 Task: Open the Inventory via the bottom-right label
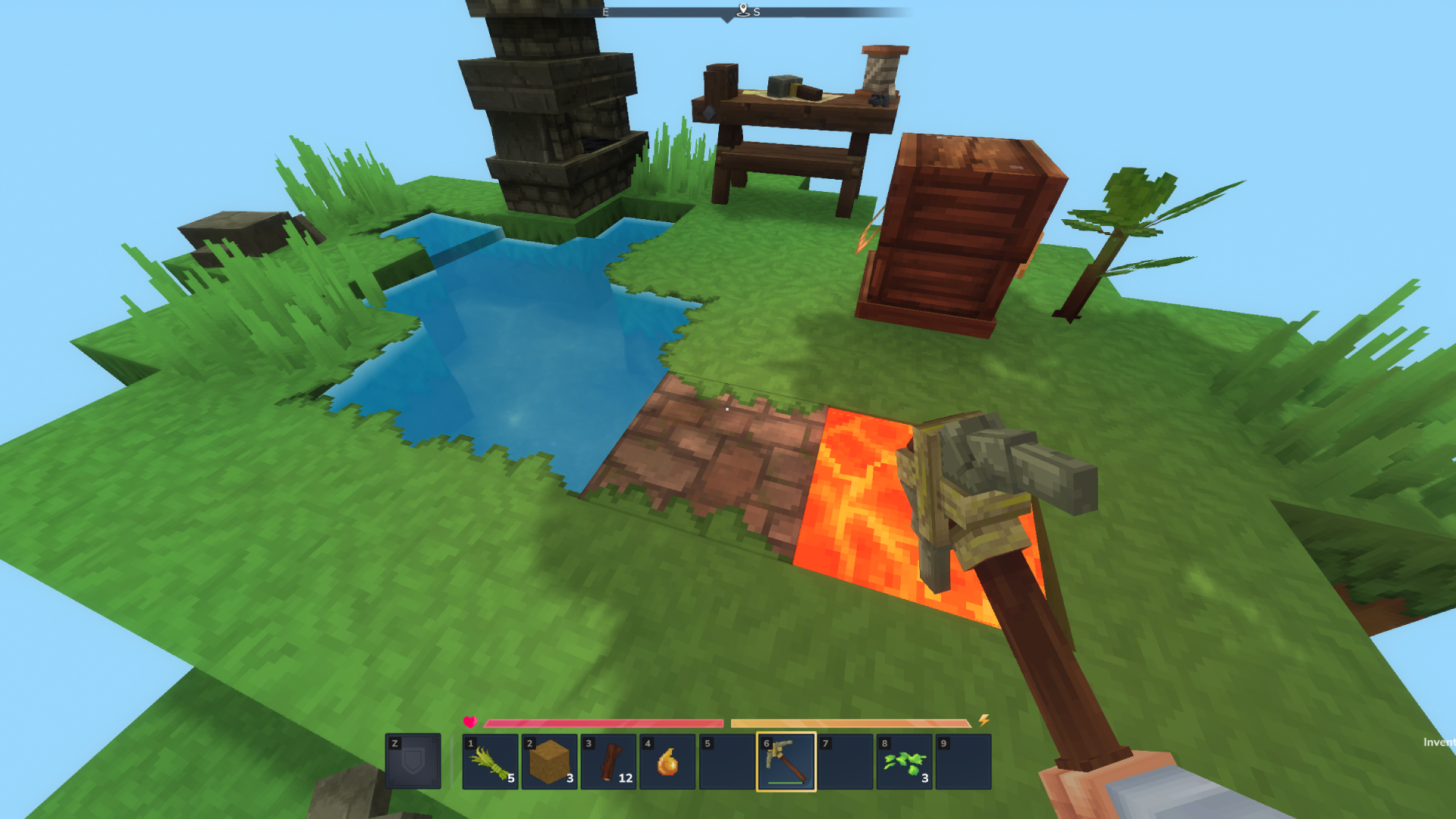1437,741
